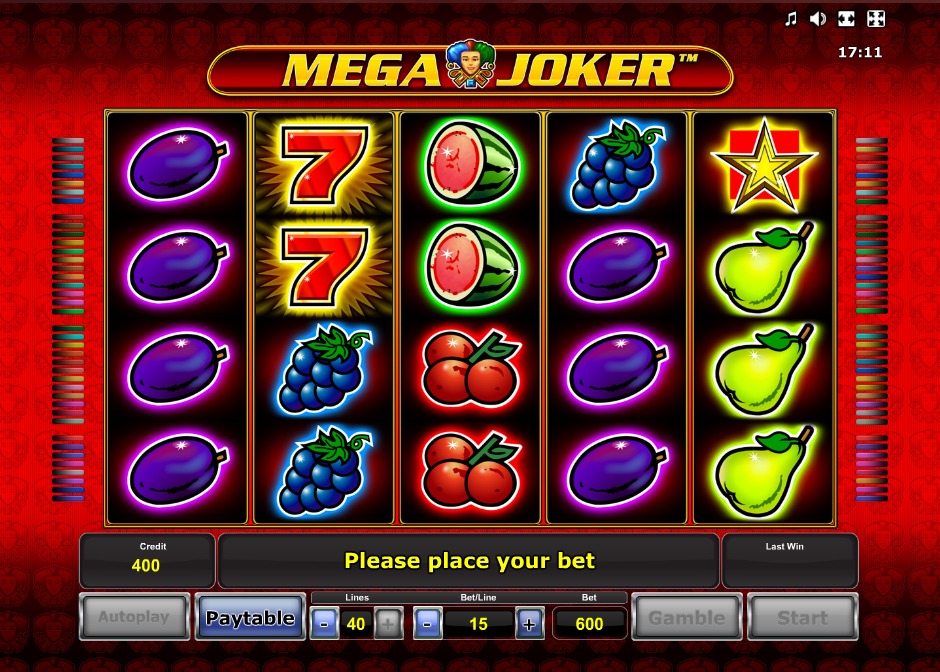This screenshot has width=940, height=672.
Task: Toggle the speaker sound icon
Action: 818,19
